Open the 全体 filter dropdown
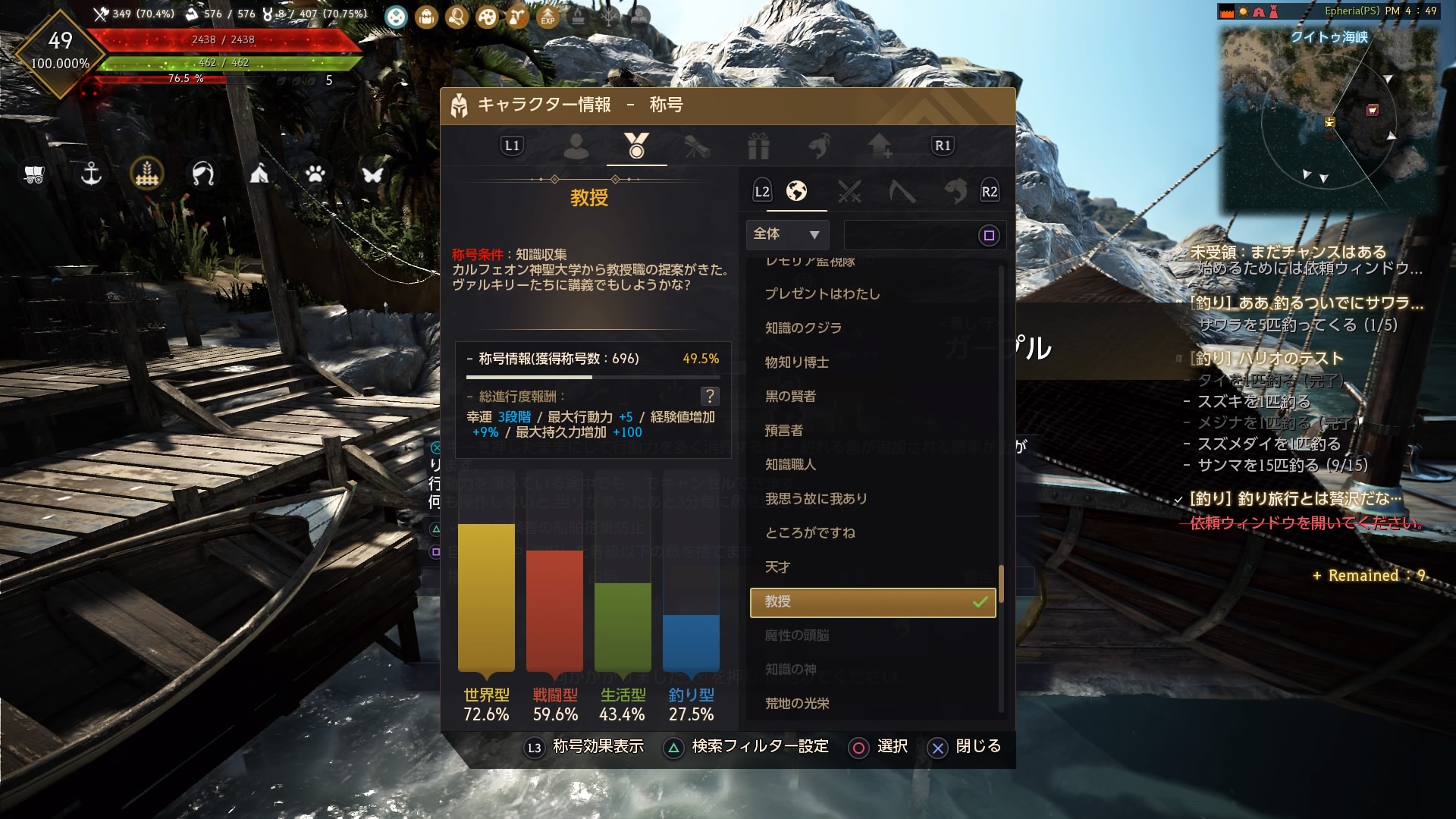Viewport: 1456px width, 819px height. pos(787,235)
